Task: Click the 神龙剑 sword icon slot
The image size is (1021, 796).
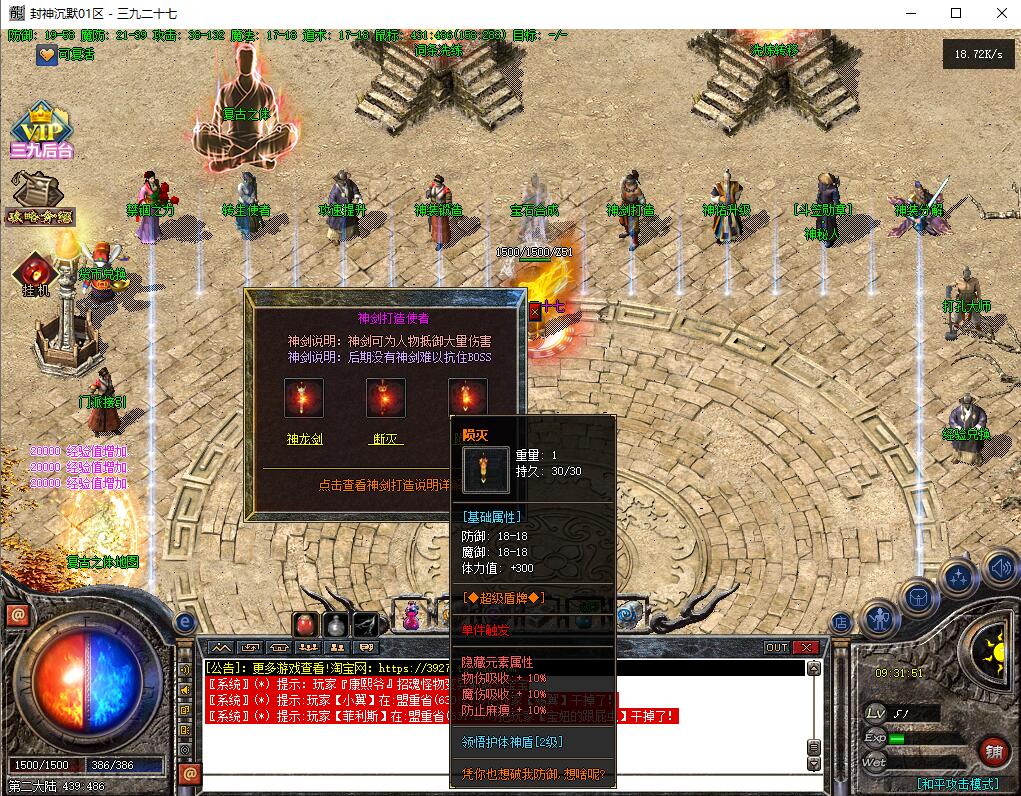Action: 304,398
